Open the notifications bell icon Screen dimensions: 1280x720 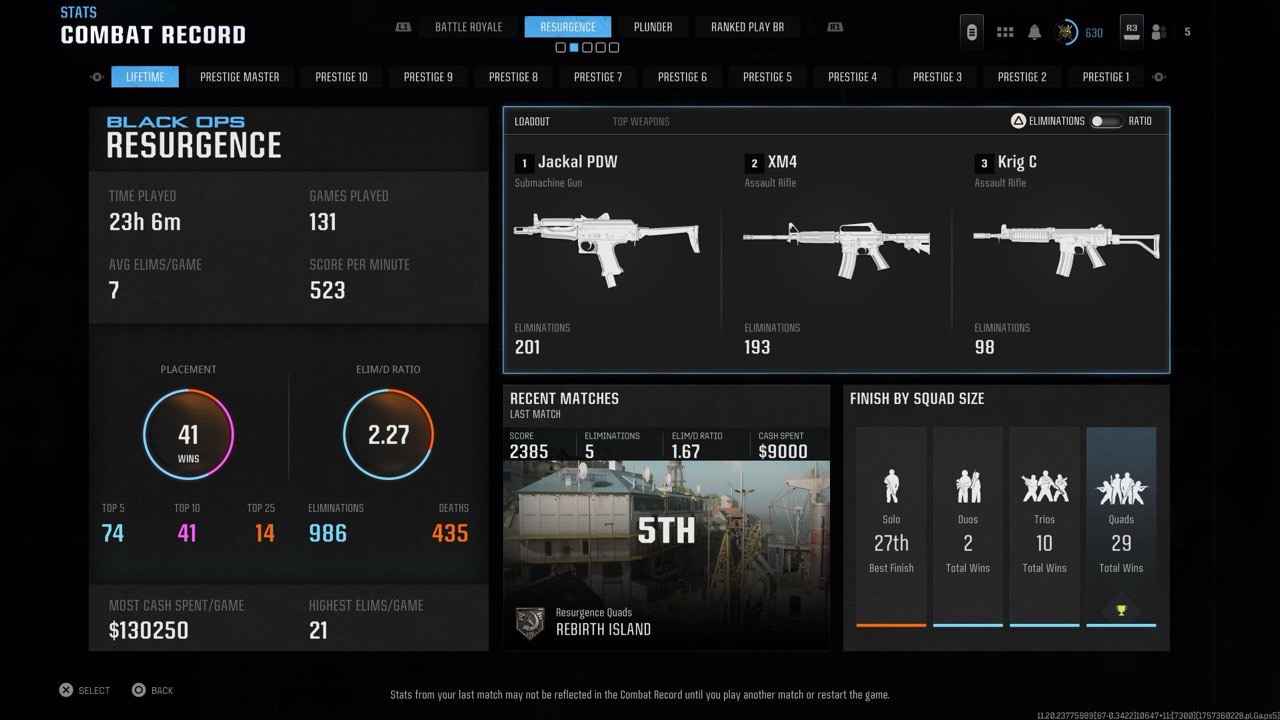point(1035,32)
